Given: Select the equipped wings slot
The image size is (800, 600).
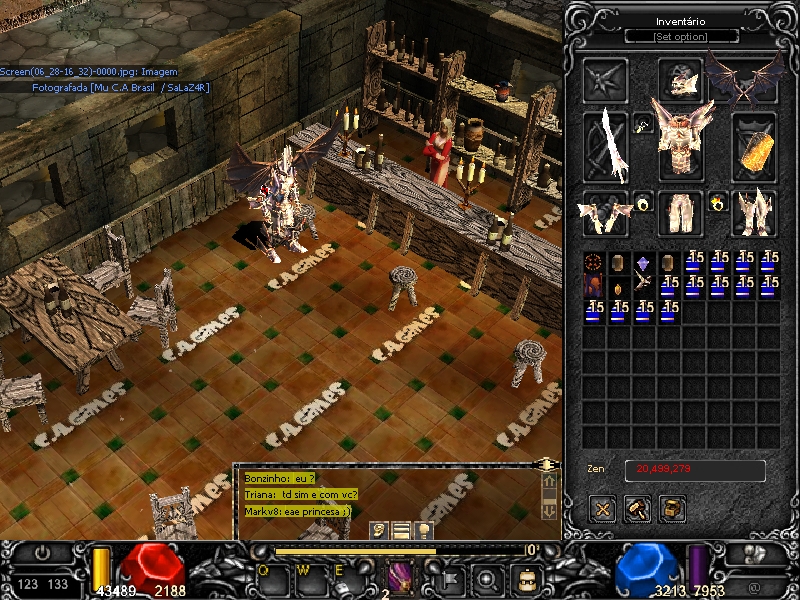Looking at the screenshot, I should [742, 79].
